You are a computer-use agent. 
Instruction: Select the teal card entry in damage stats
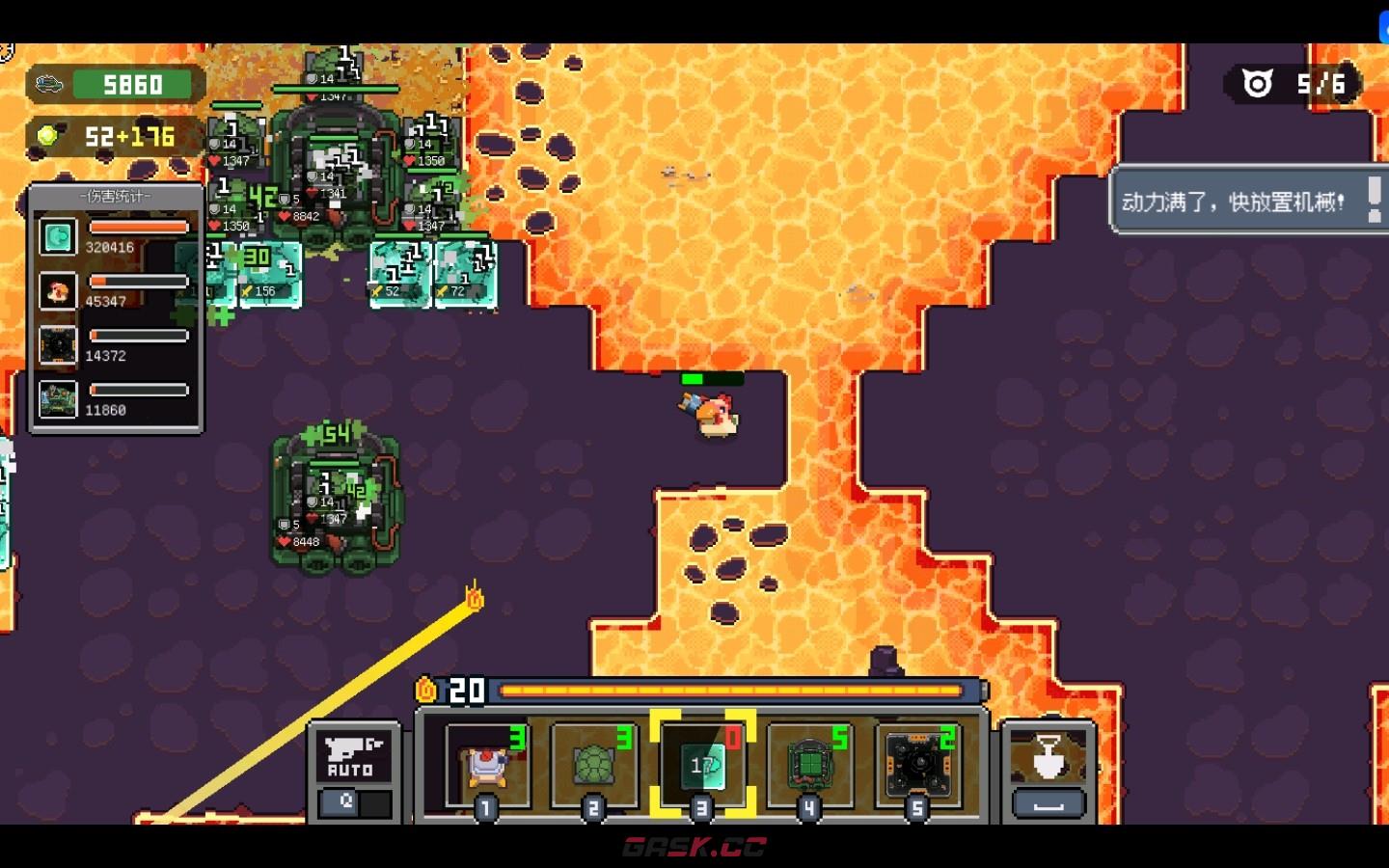point(58,236)
